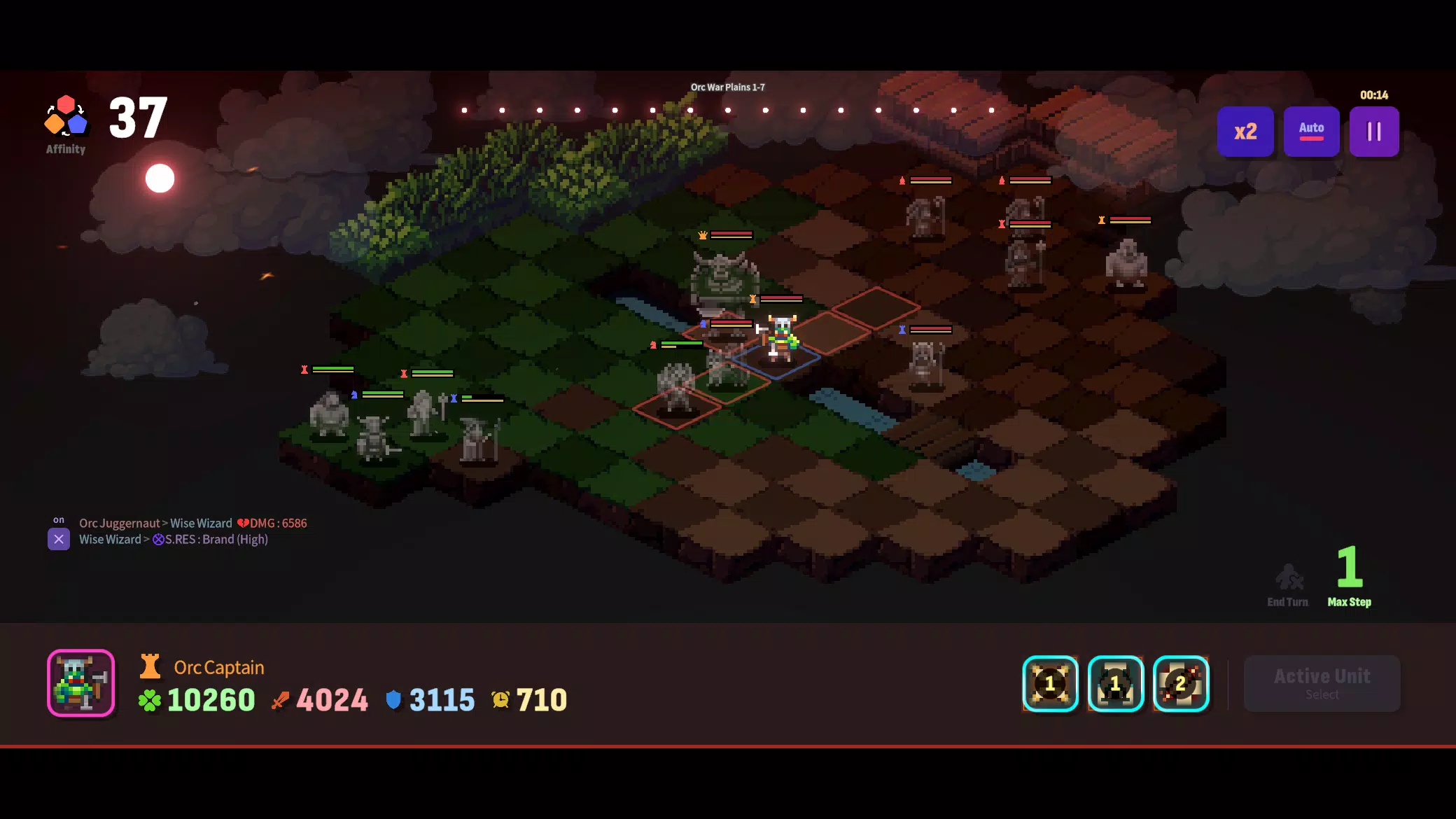Toggle the Auto battle button
Screen dimensions: 1456x819
pos(1310,131)
